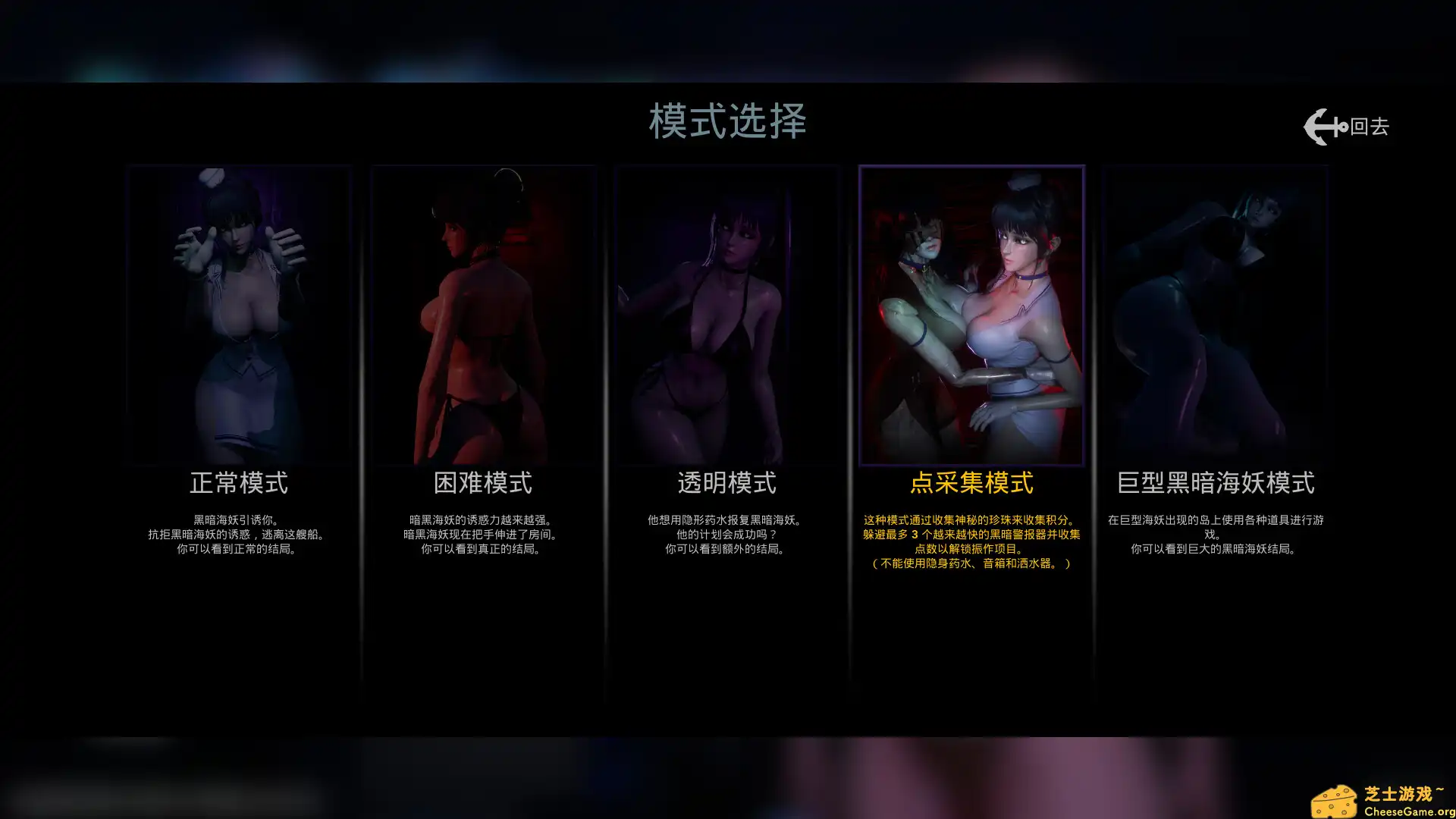Click the description under 巨型黑暗海妖模式
The height and width of the screenshot is (819, 1456).
tap(1216, 533)
